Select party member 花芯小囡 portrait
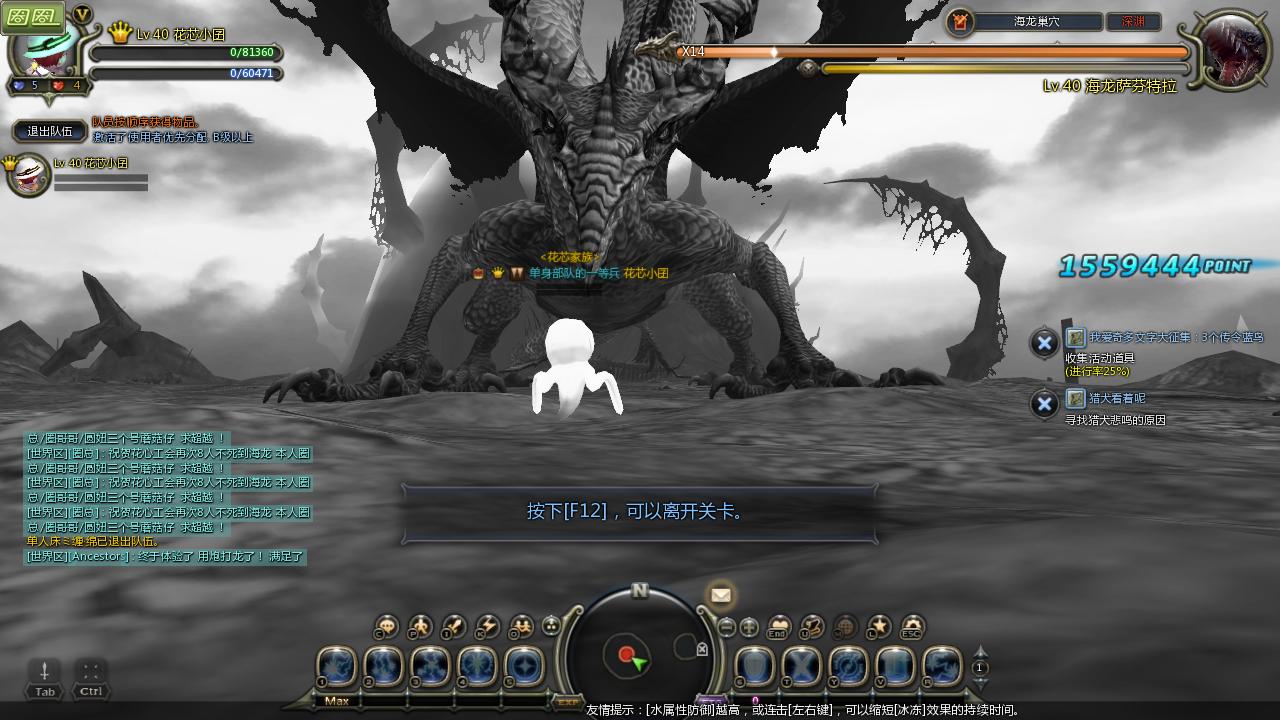This screenshot has width=1280, height=720. [28, 176]
